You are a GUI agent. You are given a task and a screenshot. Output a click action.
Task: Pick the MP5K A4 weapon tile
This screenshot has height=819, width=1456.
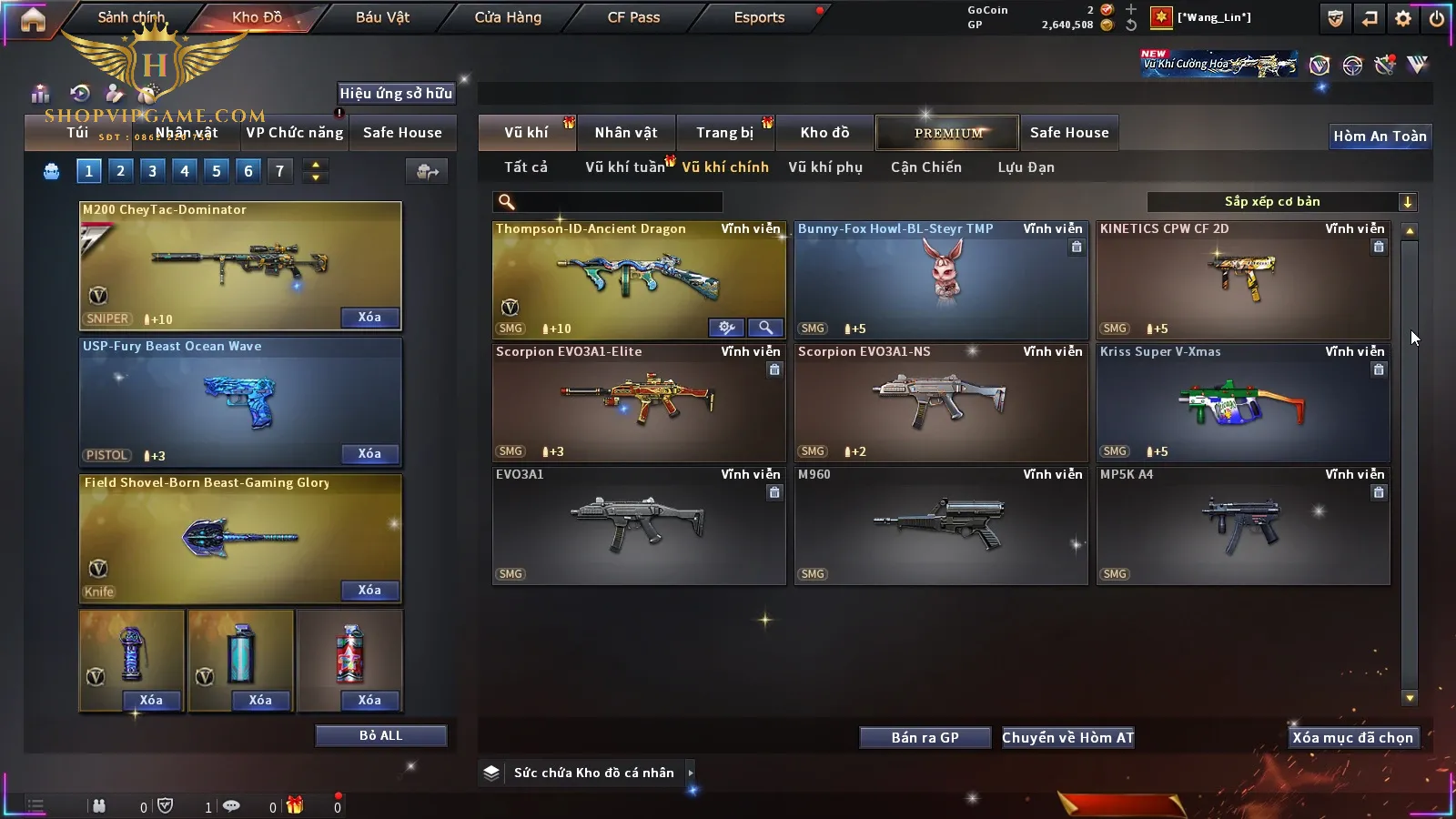1242,525
